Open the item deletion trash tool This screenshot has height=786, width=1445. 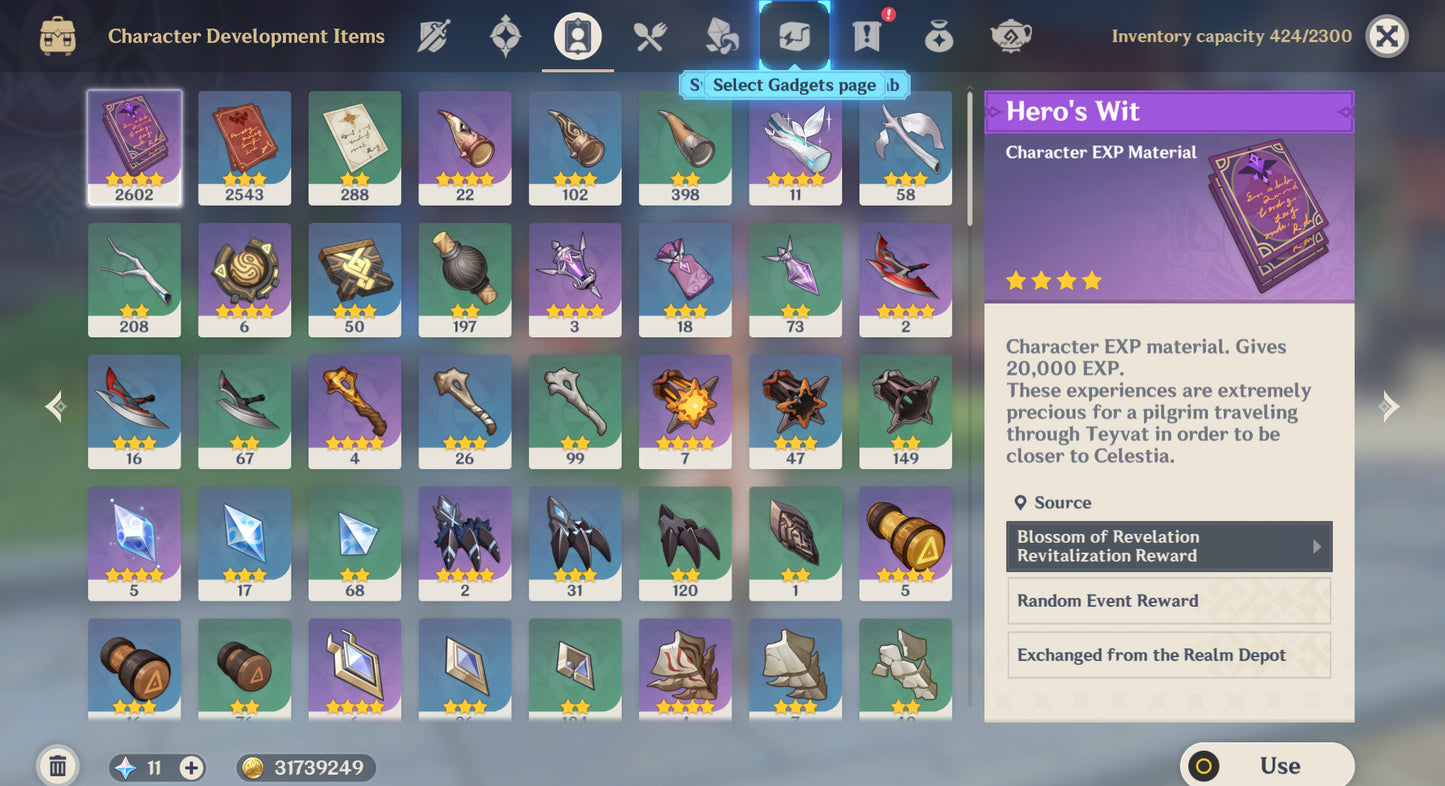pos(57,765)
